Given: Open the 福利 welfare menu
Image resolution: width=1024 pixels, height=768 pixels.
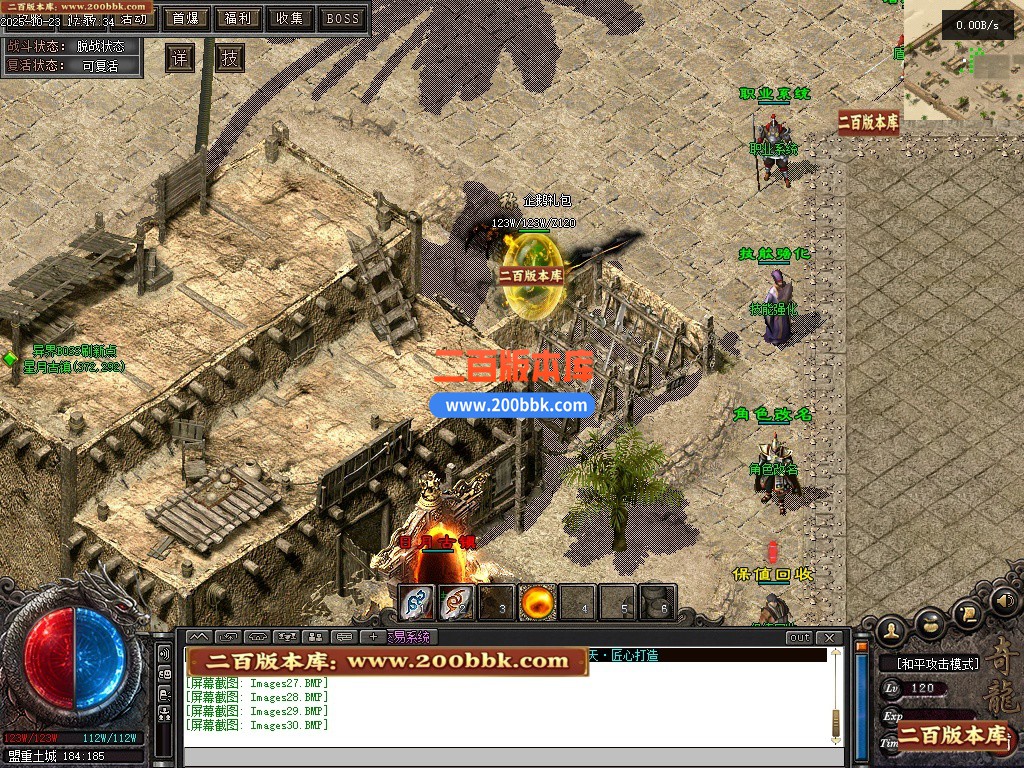Looking at the screenshot, I should (238, 18).
